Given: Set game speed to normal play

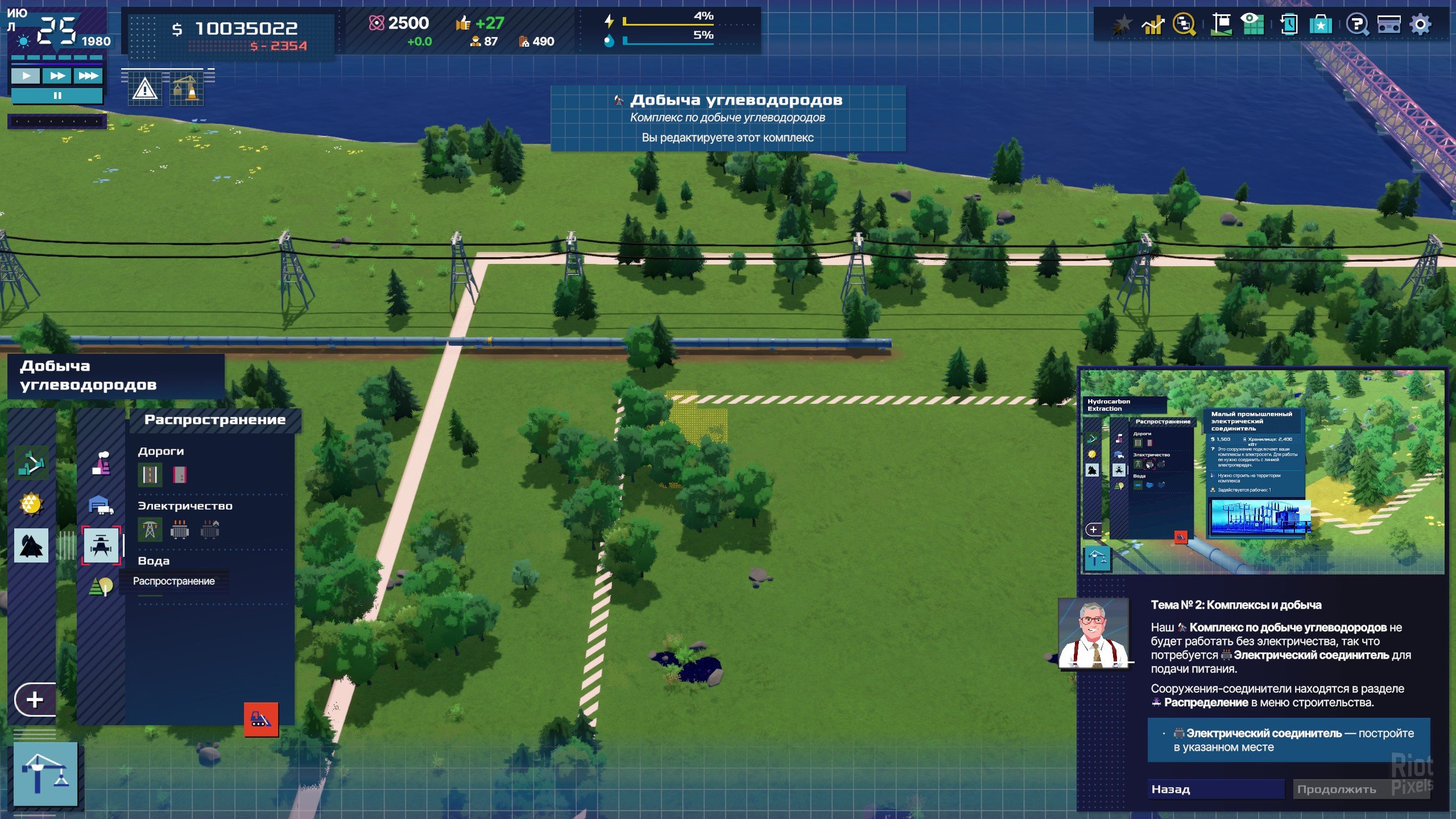Looking at the screenshot, I should pos(26,76).
